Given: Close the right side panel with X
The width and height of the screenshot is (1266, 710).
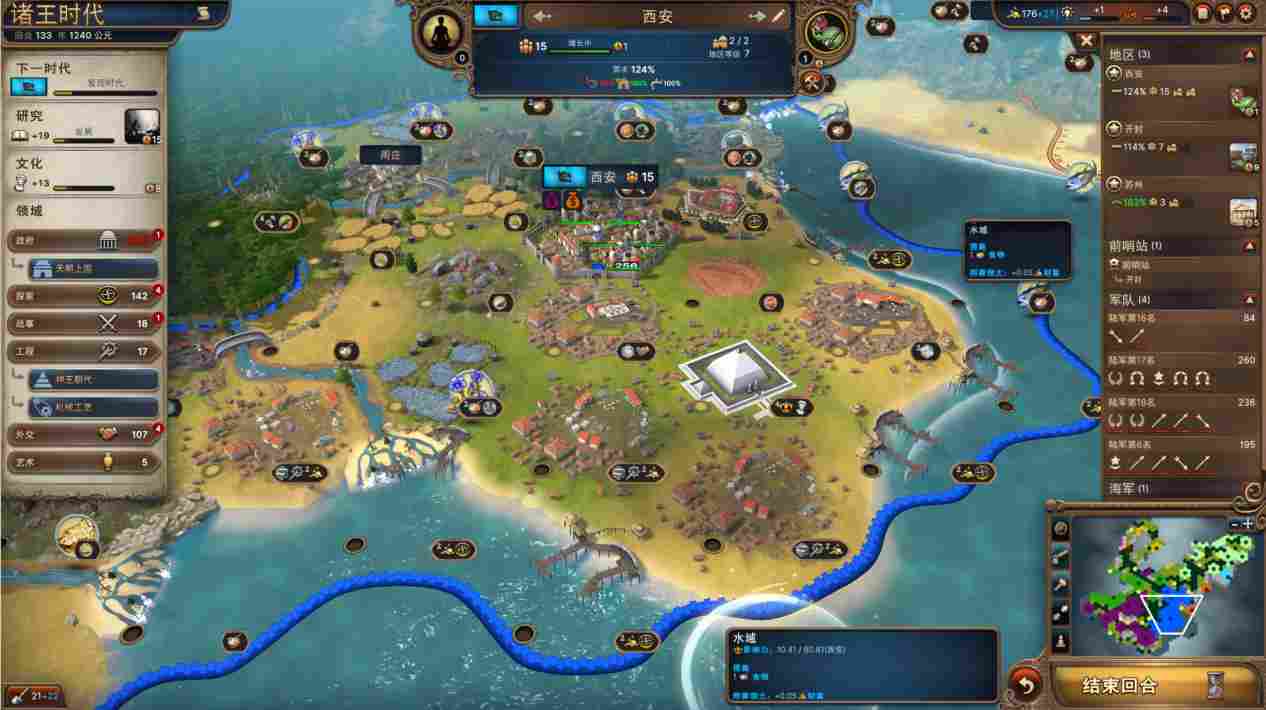Looking at the screenshot, I should point(1086,40).
